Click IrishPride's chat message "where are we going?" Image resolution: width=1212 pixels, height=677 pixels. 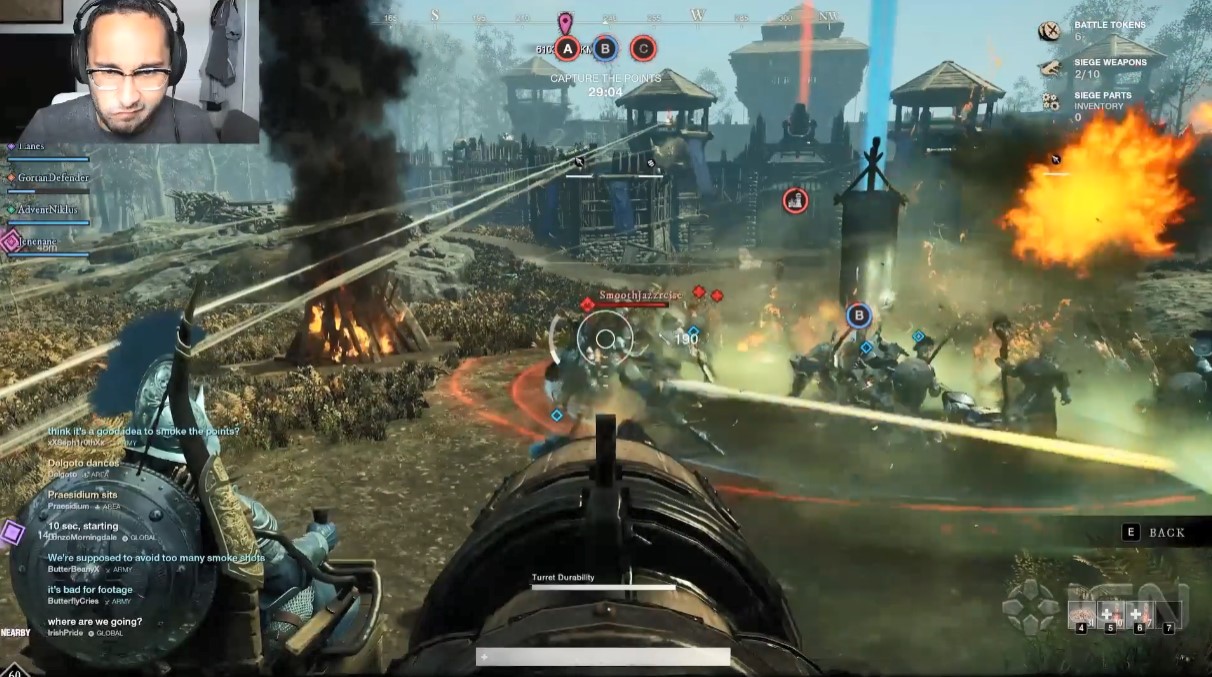pos(95,622)
